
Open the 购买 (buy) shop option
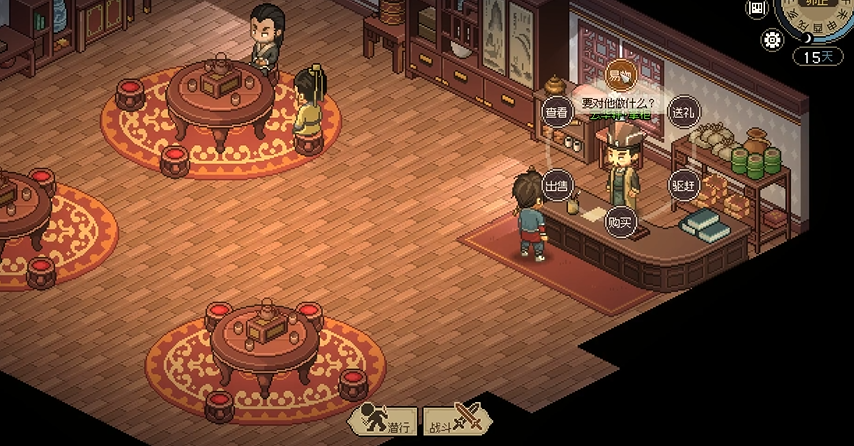(620, 222)
